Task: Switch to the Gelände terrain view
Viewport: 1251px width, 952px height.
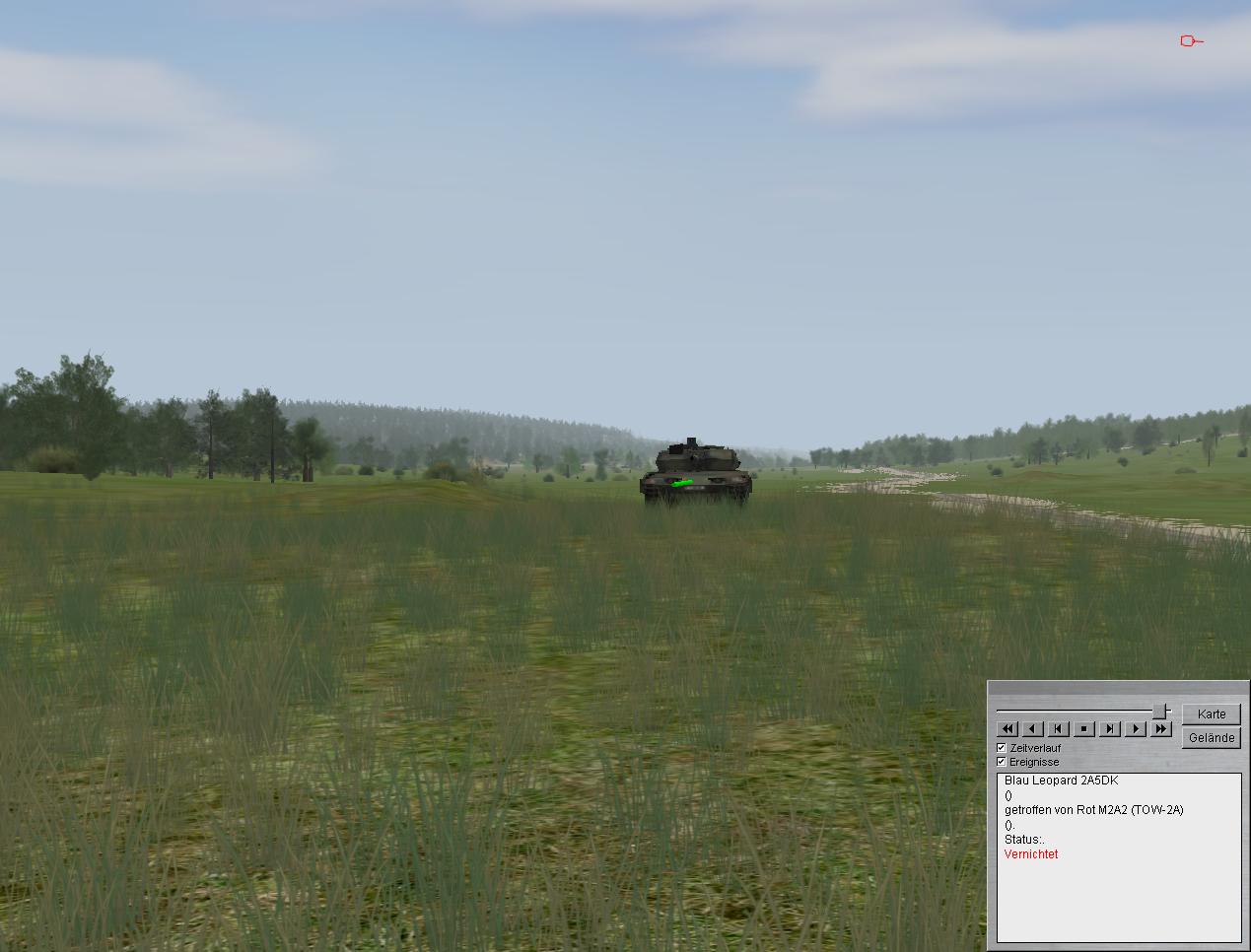Action: point(1212,737)
